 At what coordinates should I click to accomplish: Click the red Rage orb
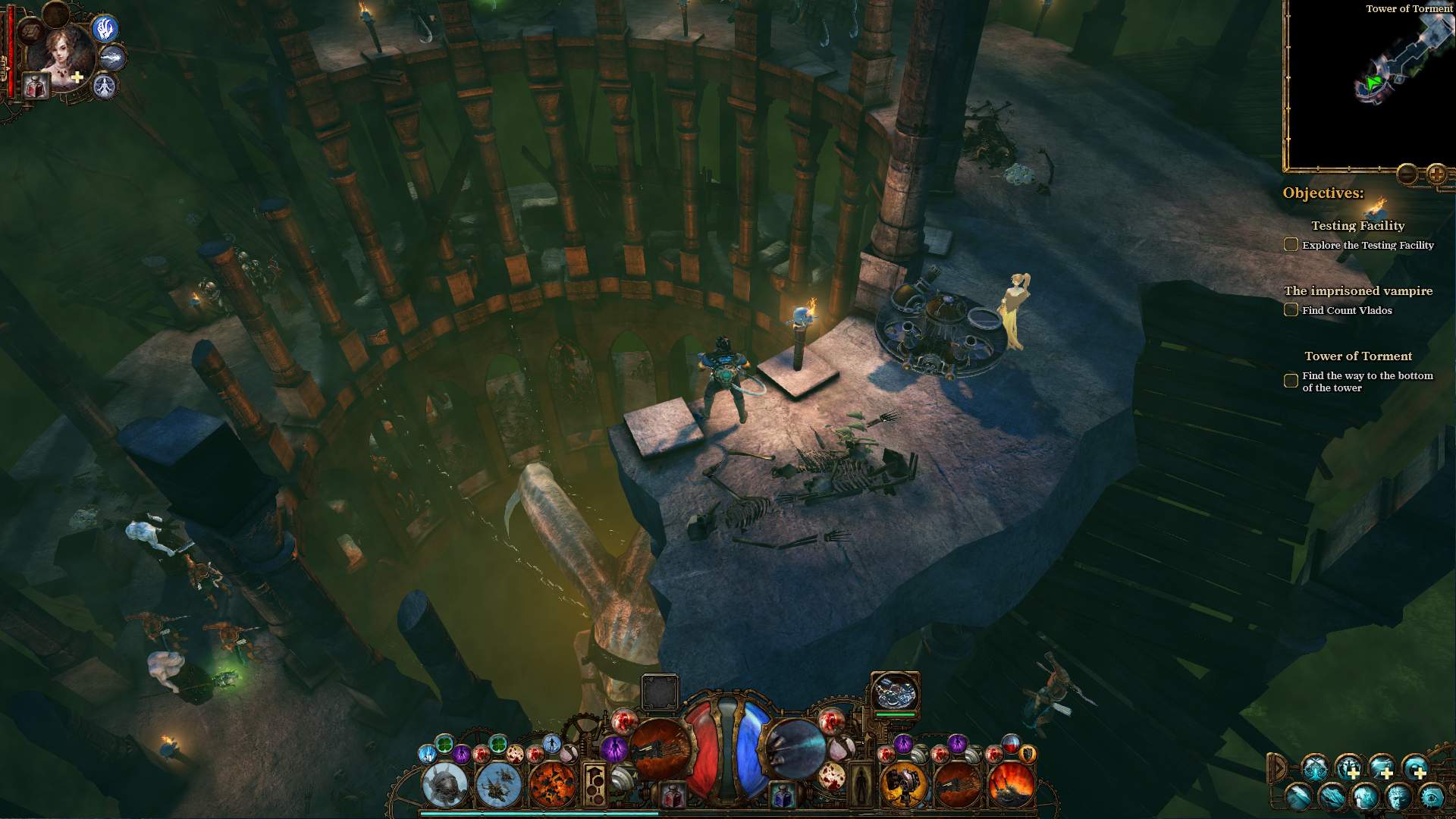[703, 747]
